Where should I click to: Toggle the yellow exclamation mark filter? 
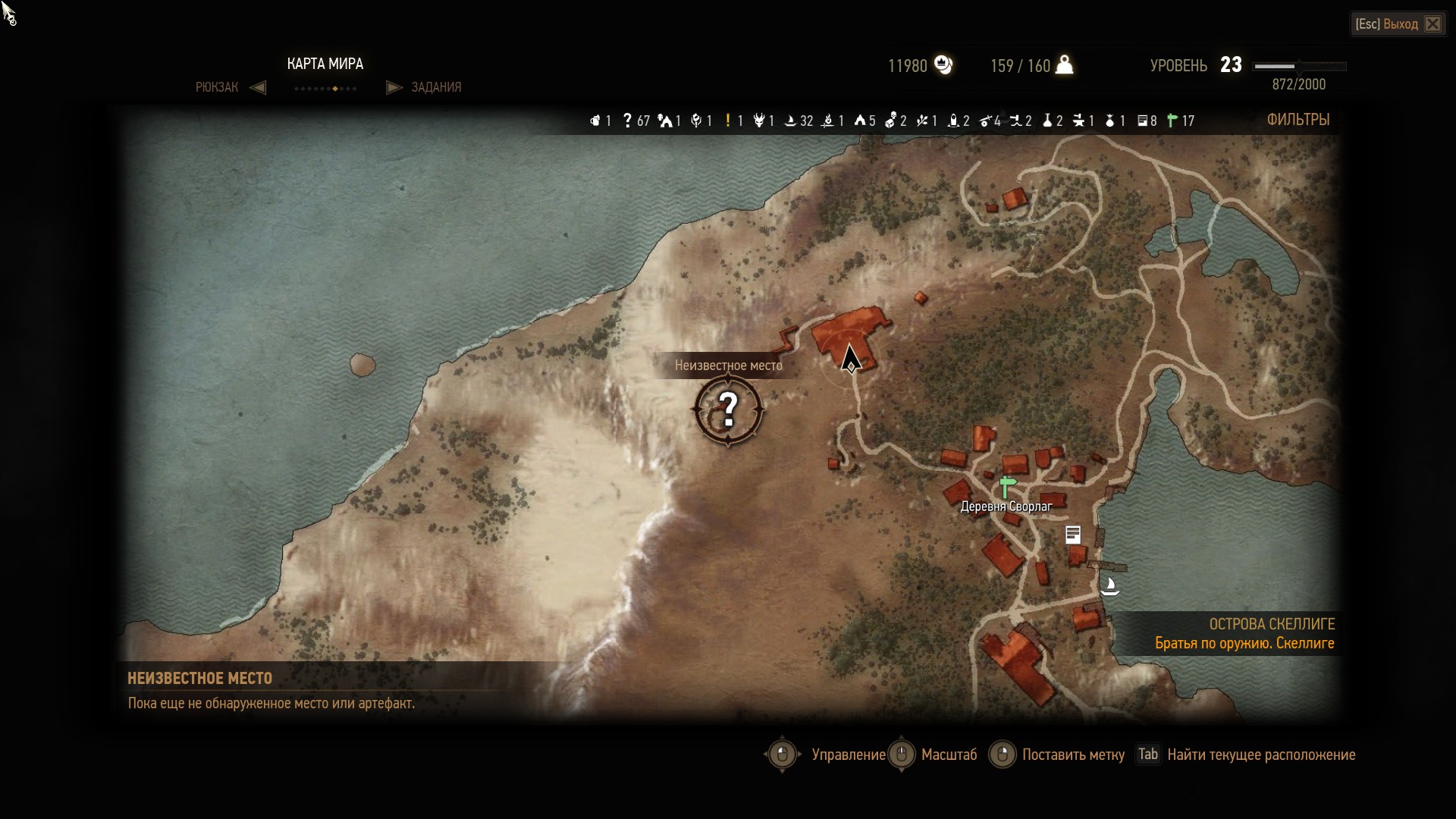pyautogui.click(x=728, y=121)
